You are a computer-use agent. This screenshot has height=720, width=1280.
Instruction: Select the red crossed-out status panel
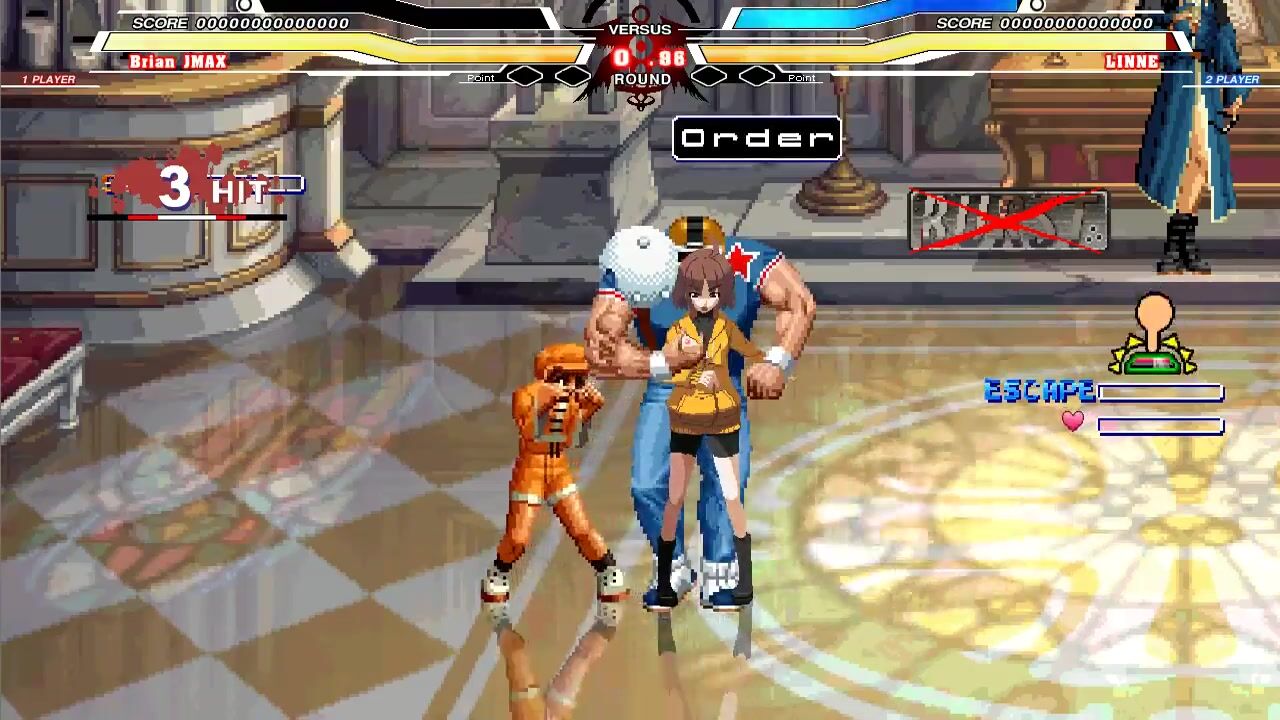pos(1008,220)
